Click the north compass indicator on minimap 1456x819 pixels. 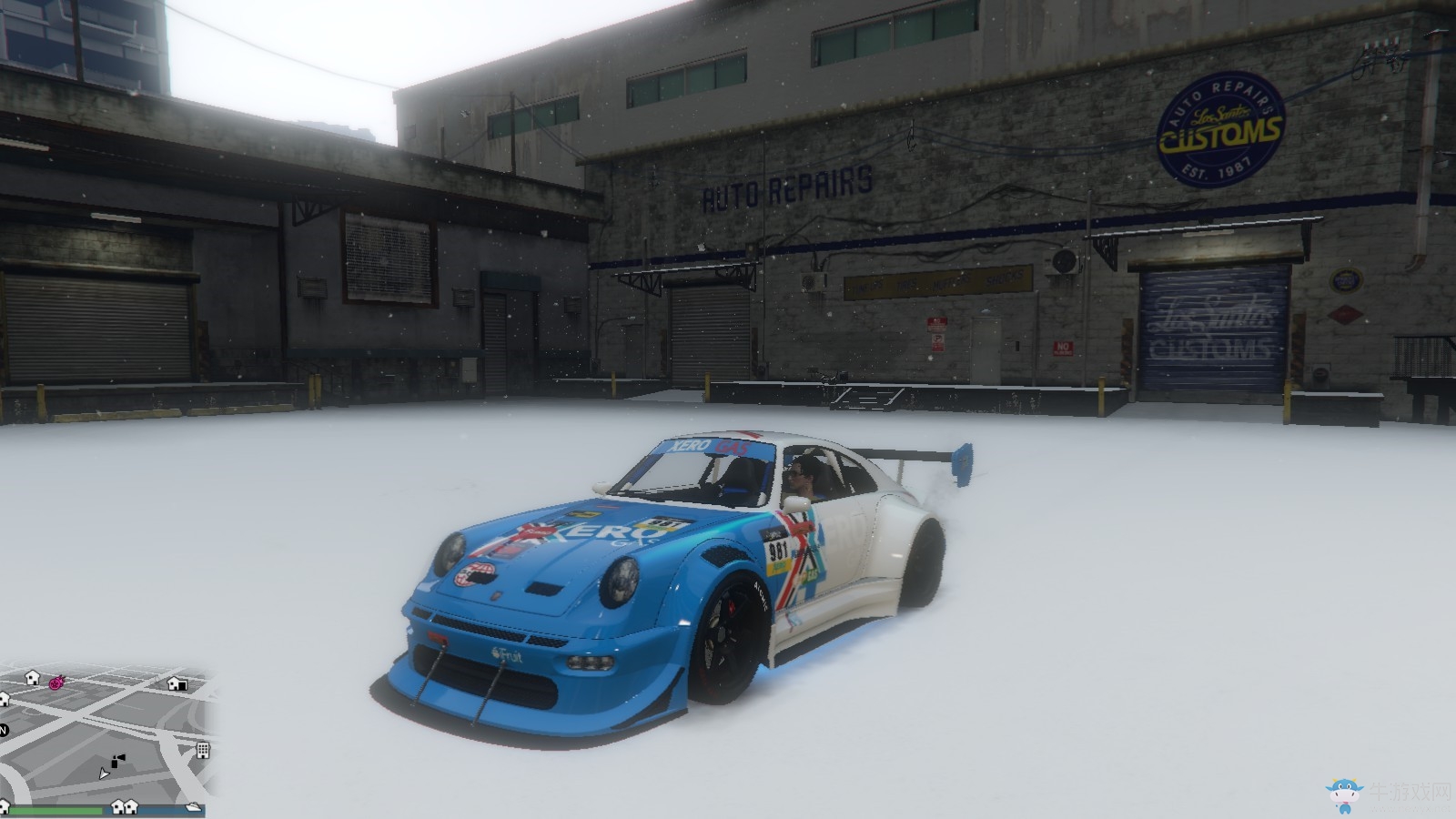pos(4,730)
